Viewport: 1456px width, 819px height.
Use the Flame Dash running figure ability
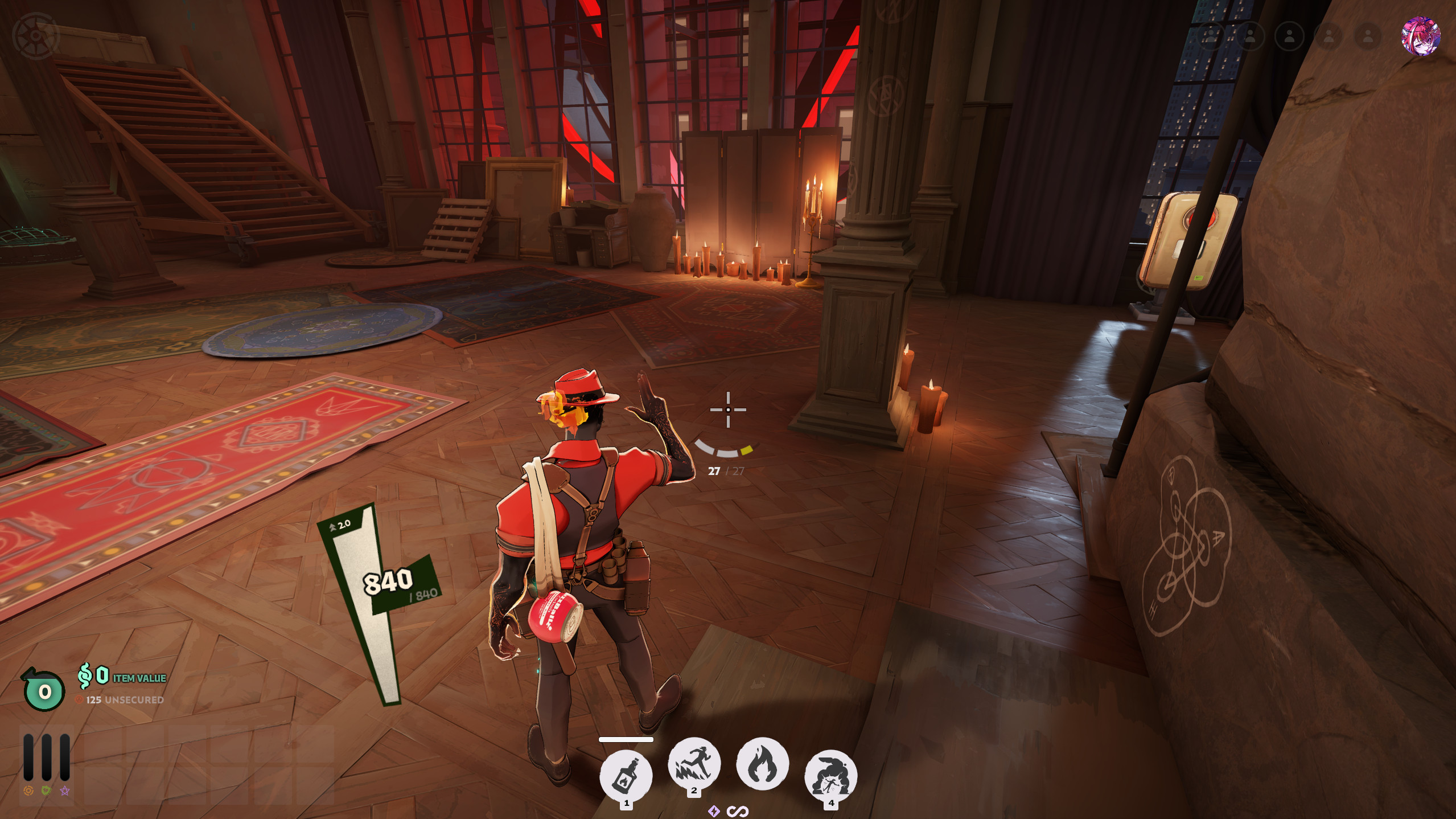tap(694, 764)
